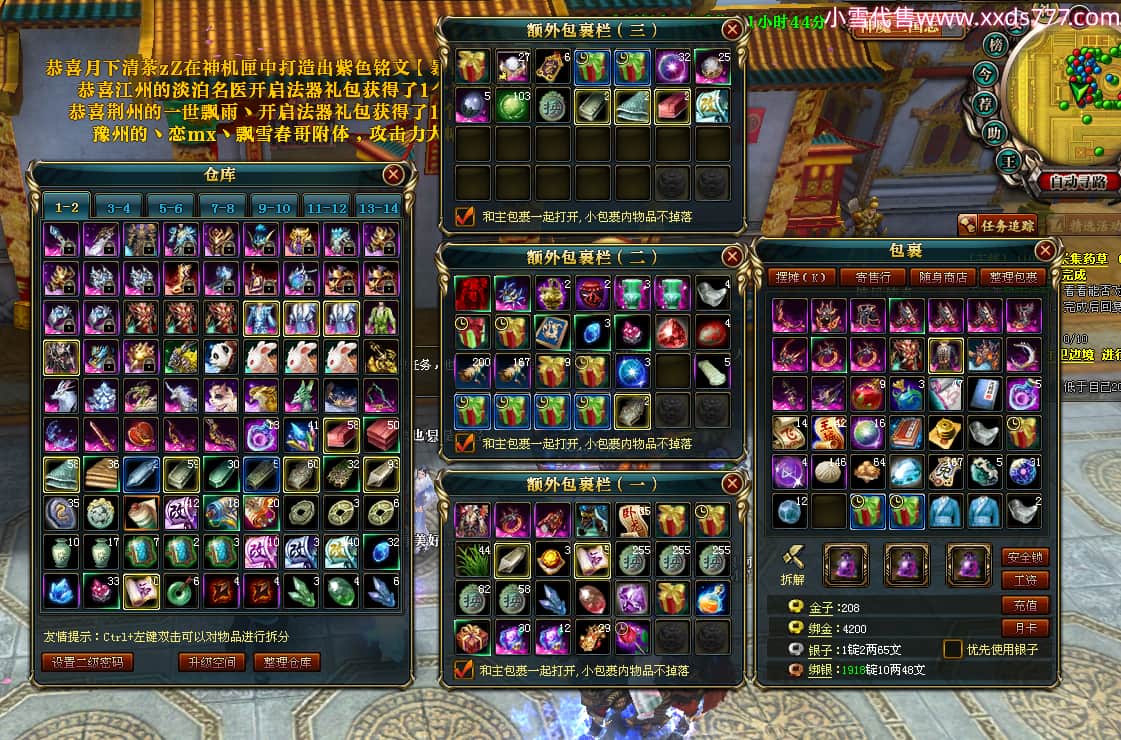Open the 寄售行 consignment house
The image size is (1121, 740).
[x=873, y=277]
